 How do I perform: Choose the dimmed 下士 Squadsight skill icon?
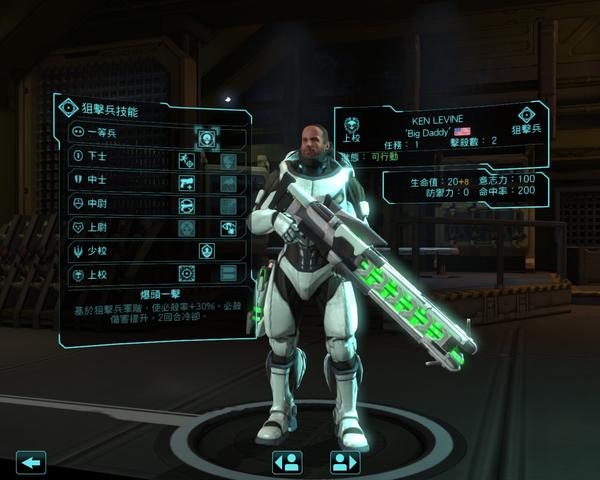(x=227, y=160)
